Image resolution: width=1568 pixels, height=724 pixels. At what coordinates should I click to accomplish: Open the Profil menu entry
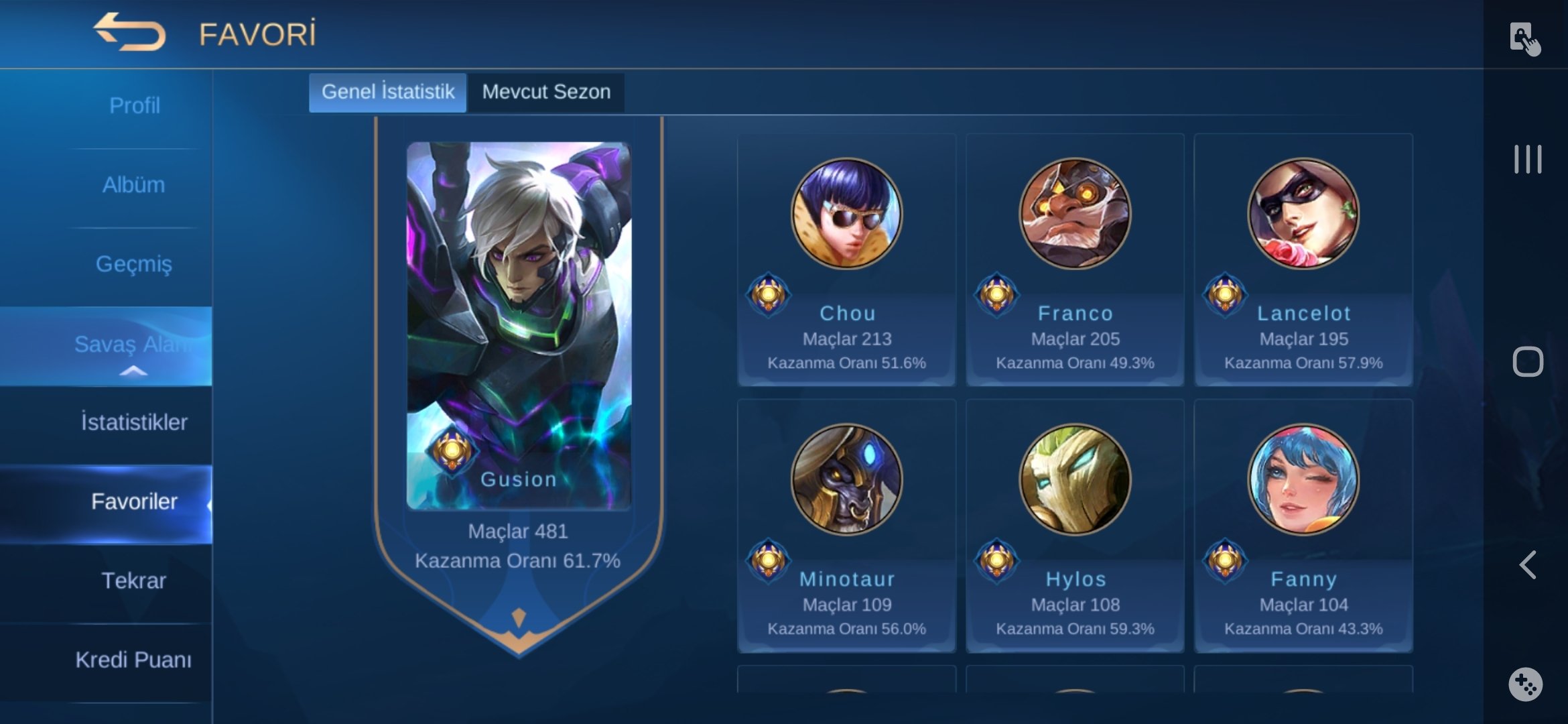pyautogui.click(x=134, y=106)
